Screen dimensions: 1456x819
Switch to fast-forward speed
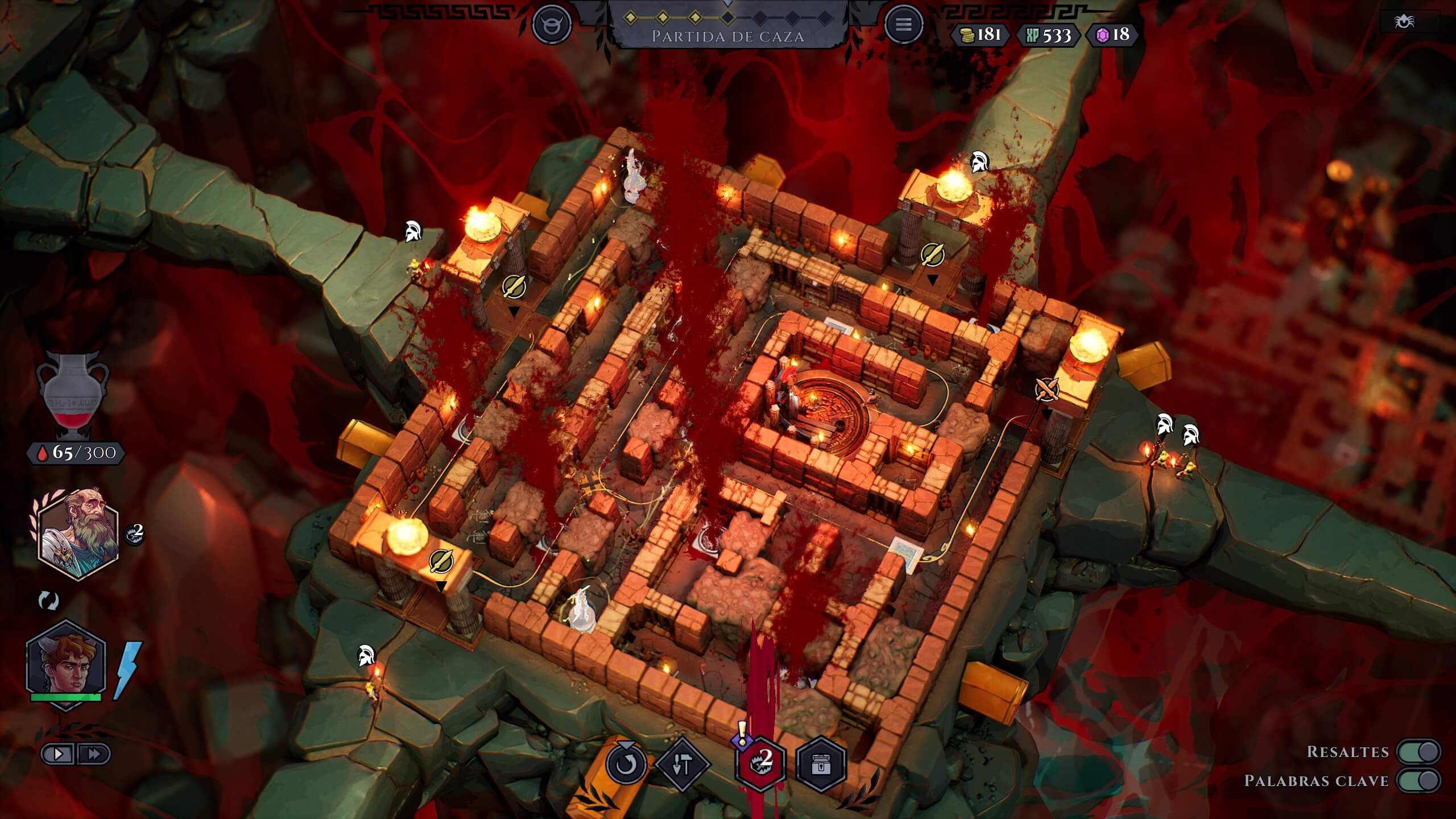[x=94, y=754]
